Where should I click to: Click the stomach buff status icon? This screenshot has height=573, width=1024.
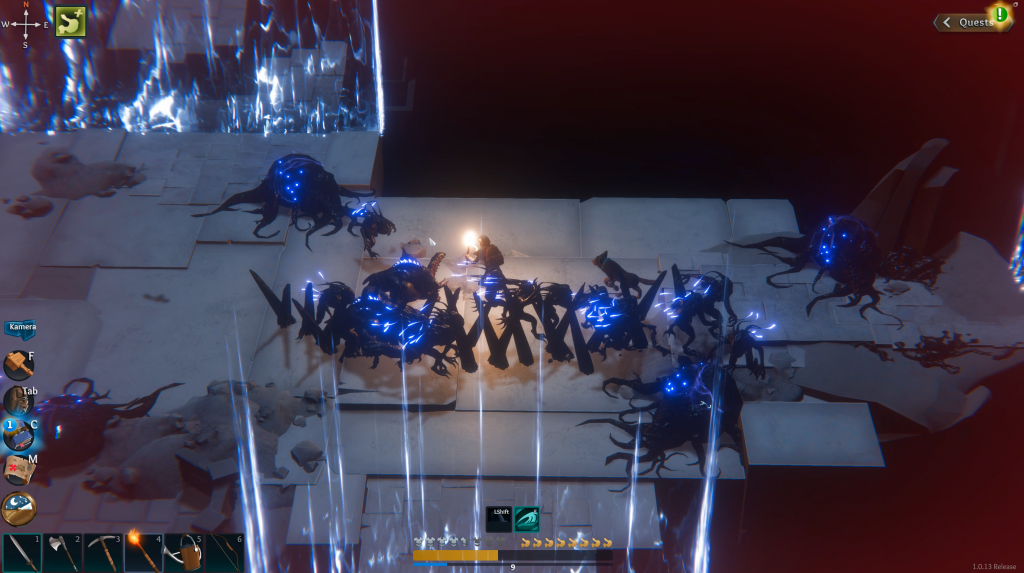click(70, 21)
